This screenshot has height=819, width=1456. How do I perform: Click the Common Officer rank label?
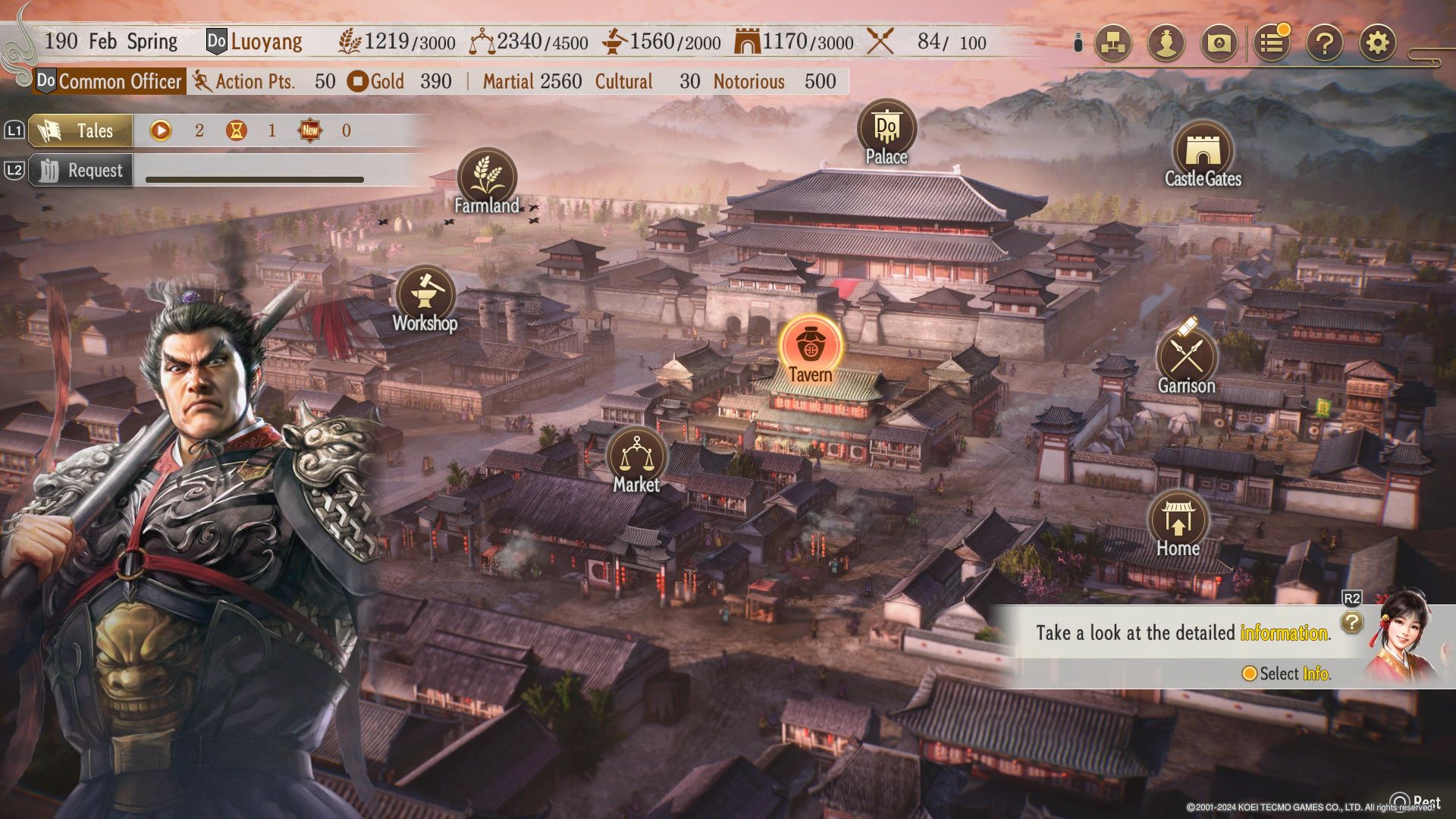[x=120, y=81]
